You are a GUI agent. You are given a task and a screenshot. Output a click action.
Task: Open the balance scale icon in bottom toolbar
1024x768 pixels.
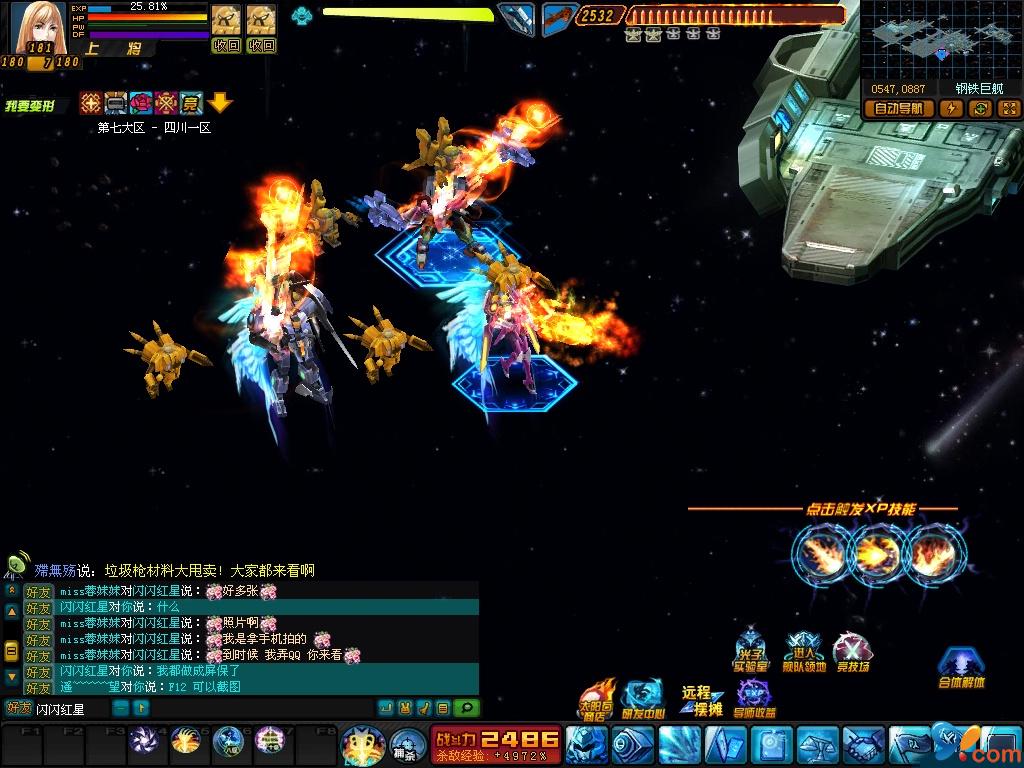[818, 745]
